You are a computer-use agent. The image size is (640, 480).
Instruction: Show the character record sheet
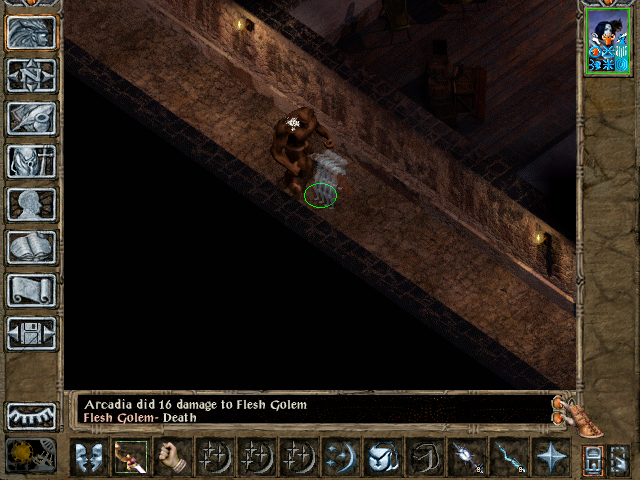31,204
